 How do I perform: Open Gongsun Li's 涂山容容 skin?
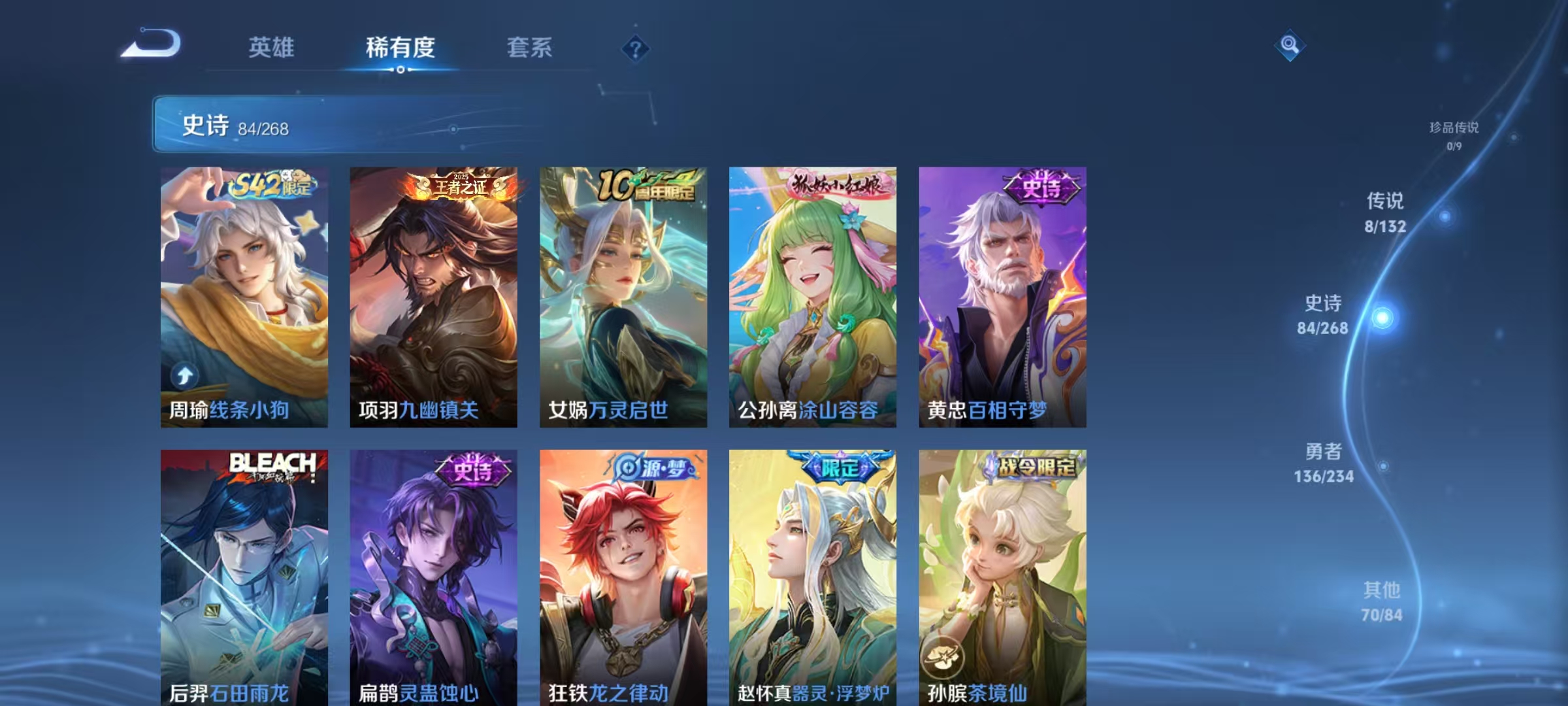click(813, 294)
